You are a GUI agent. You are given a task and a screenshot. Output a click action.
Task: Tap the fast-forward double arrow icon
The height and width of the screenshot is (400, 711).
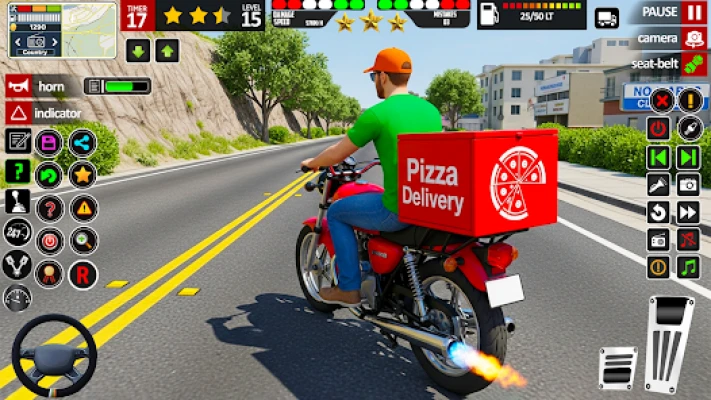(x=688, y=212)
